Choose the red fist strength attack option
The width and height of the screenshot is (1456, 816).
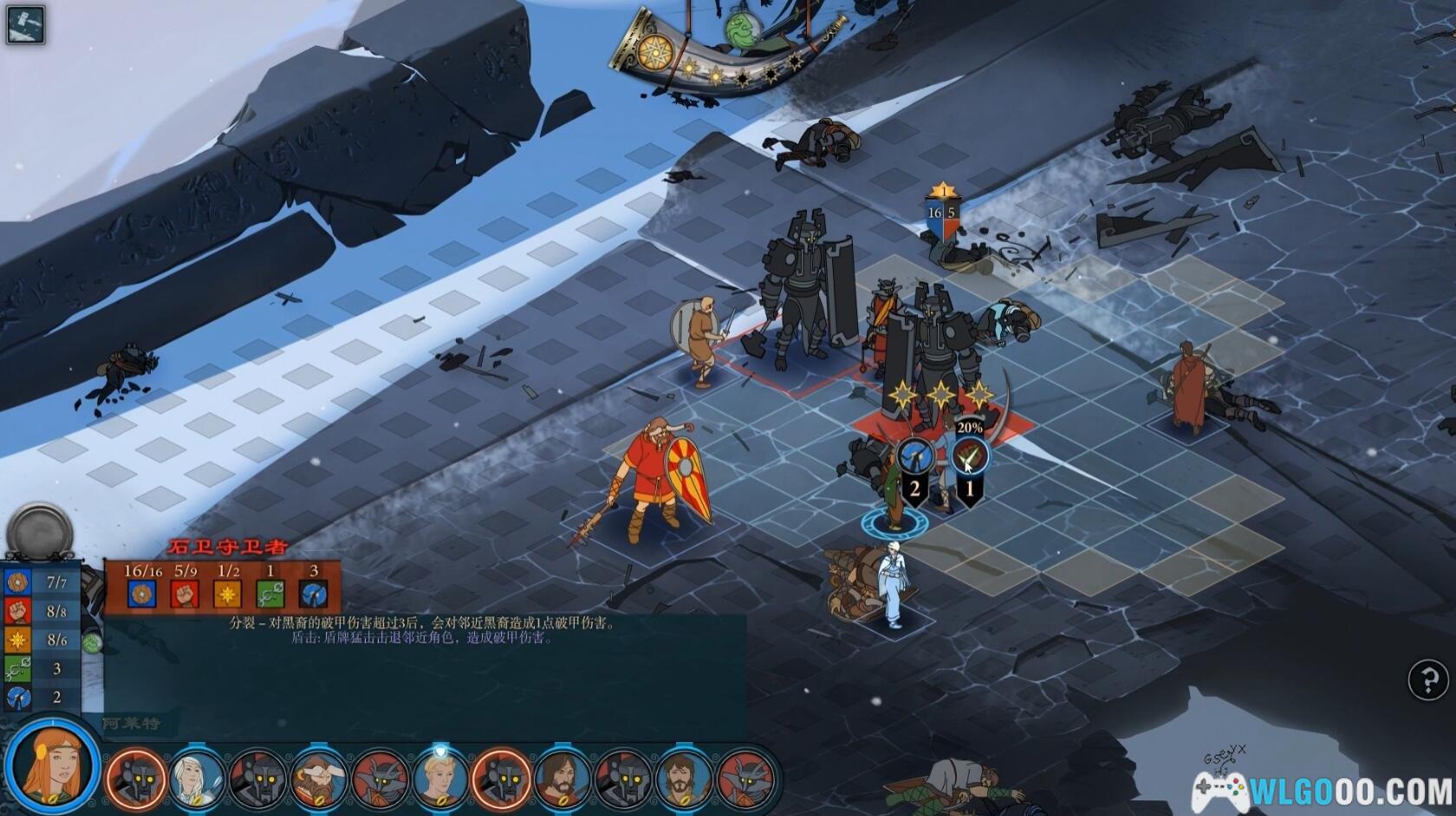tap(970, 455)
